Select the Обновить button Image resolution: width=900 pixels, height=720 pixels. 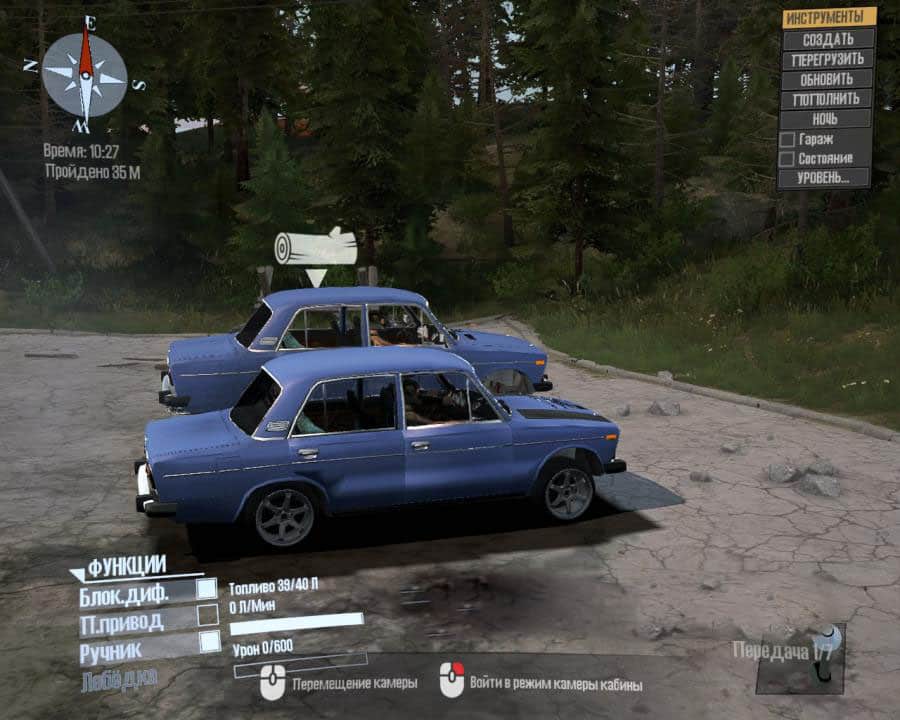pyautogui.click(x=827, y=79)
